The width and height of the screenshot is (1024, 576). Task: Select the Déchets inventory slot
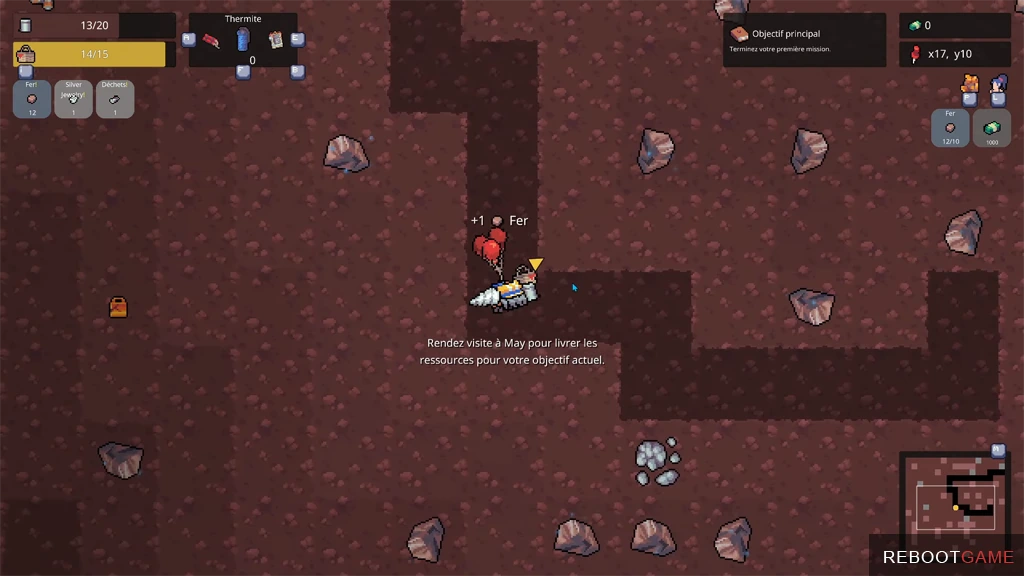115,99
